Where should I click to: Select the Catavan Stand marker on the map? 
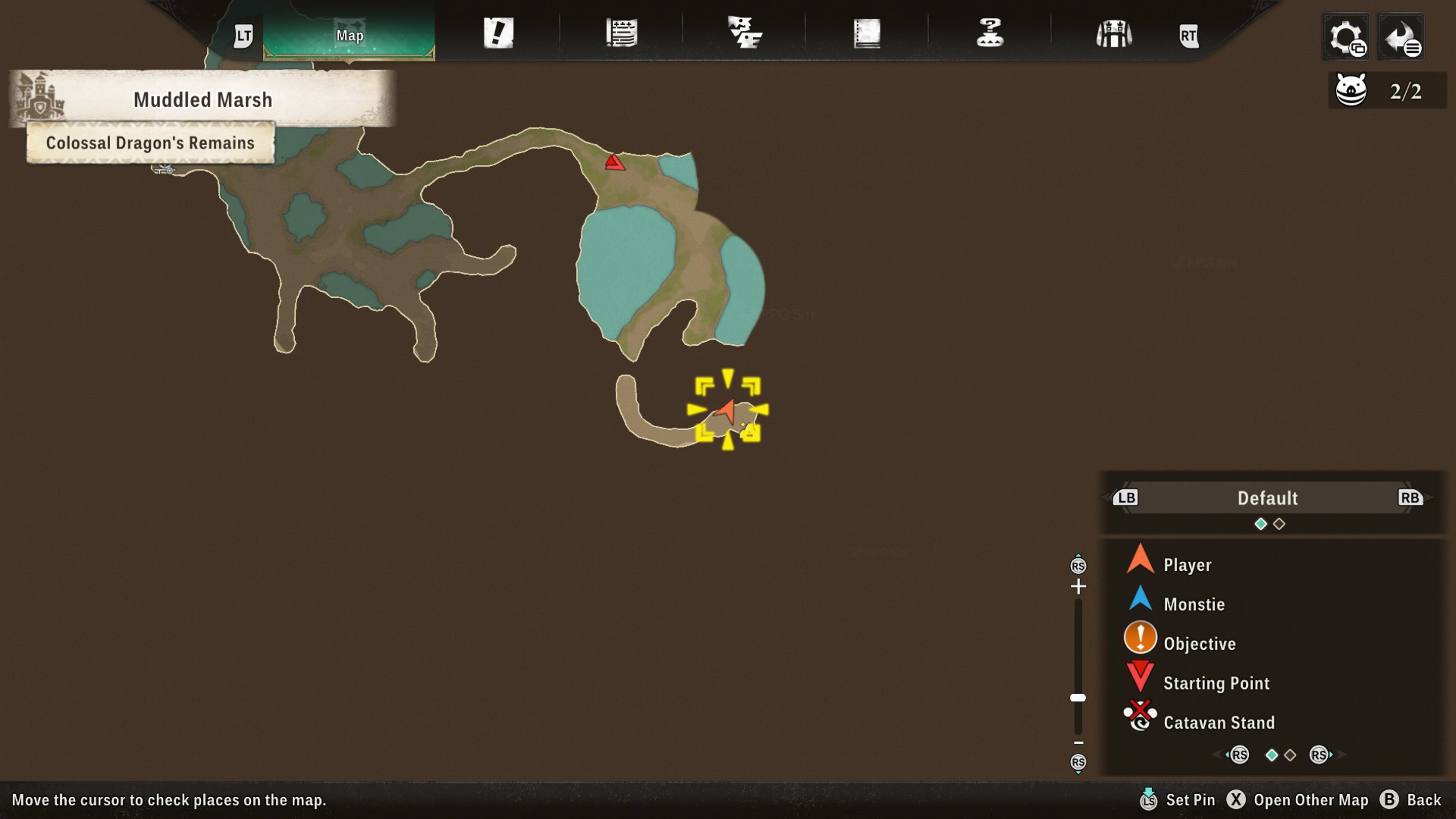[x=164, y=168]
